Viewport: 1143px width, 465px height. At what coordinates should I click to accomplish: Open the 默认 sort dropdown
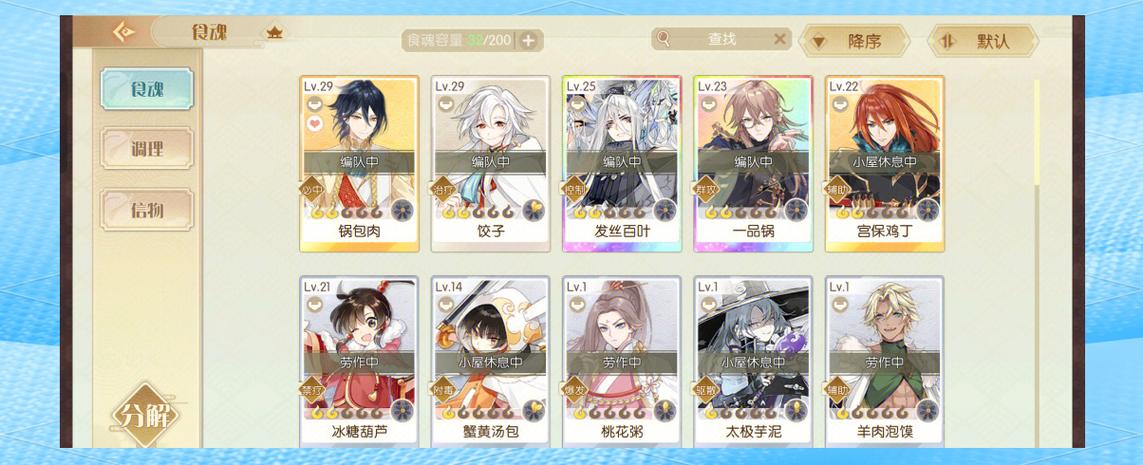983,41
